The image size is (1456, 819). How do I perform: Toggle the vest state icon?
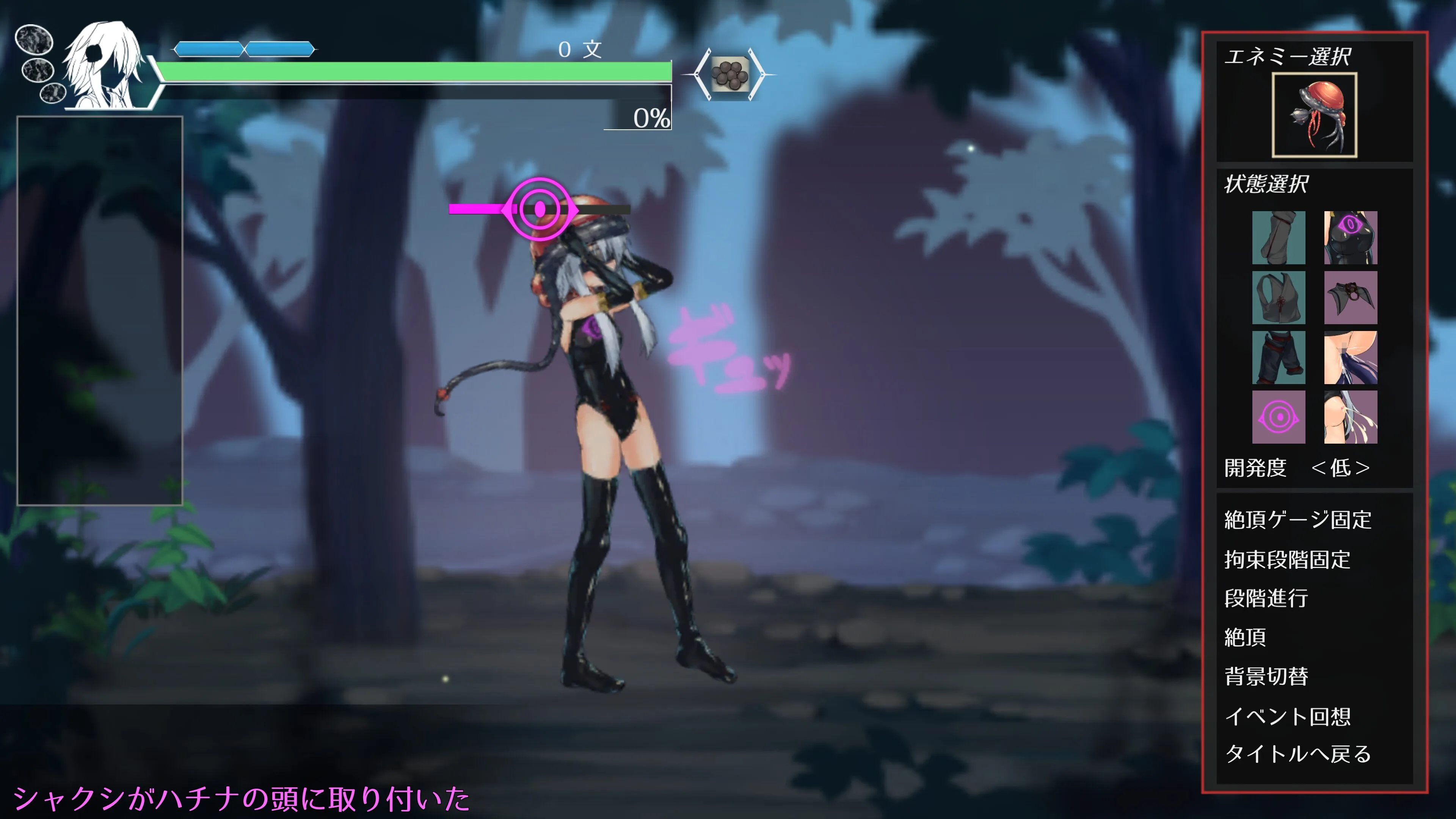(x=1279, y=297)
